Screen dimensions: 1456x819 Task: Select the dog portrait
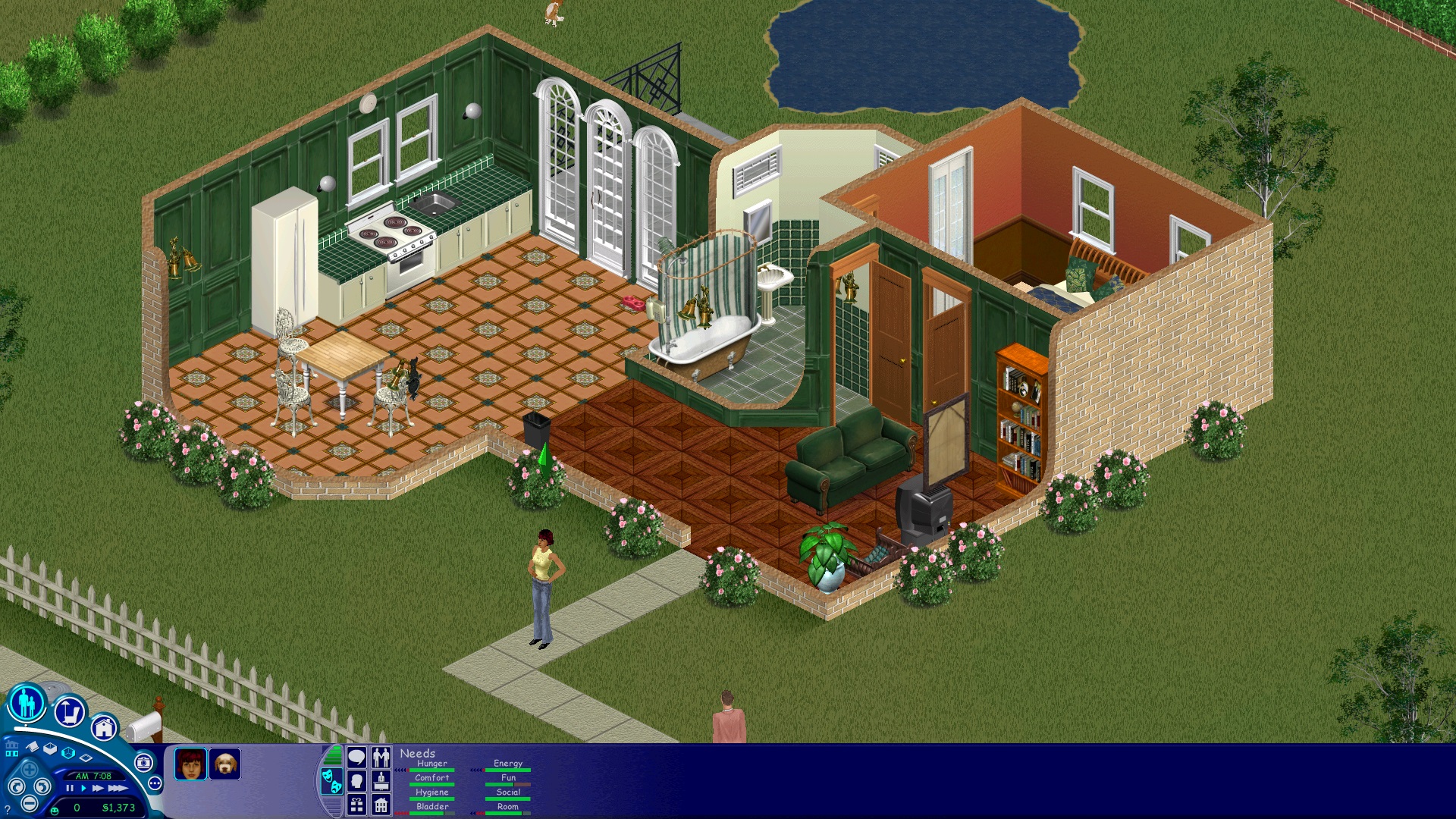tap(225, 764)
